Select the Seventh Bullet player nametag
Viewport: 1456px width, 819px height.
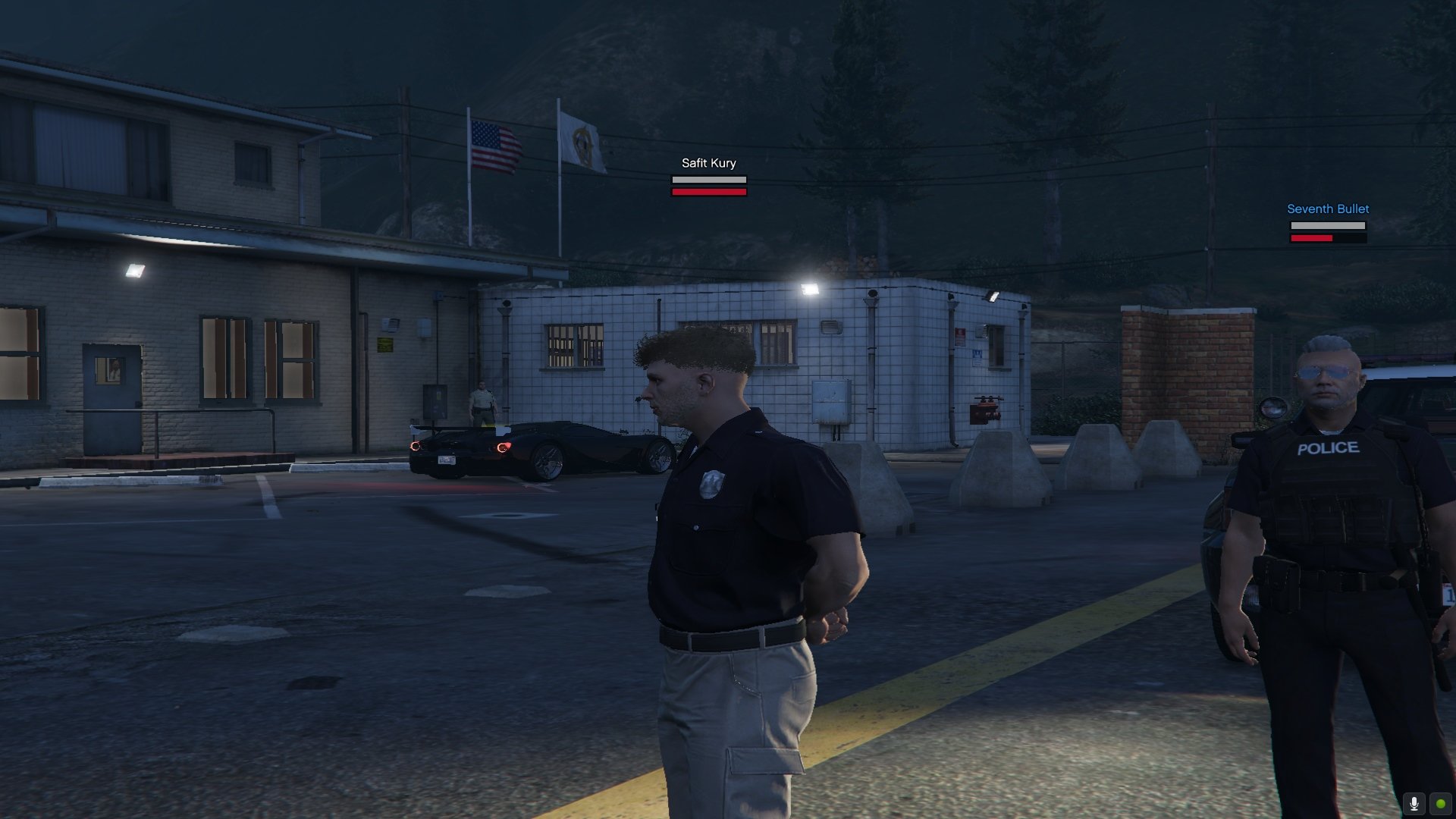coord(1328,209)
